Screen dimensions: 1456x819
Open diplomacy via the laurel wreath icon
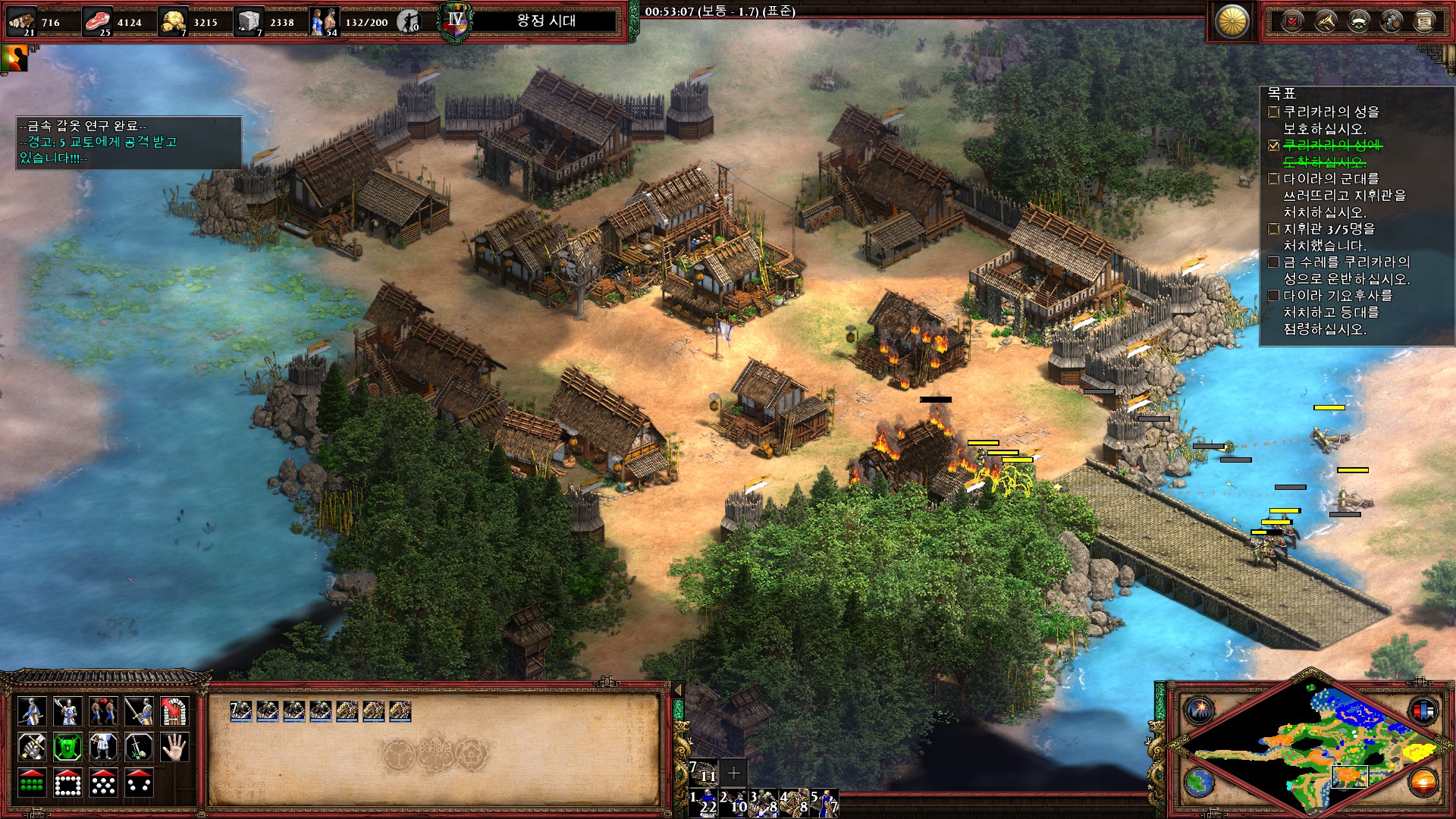tap(1358, 21)
